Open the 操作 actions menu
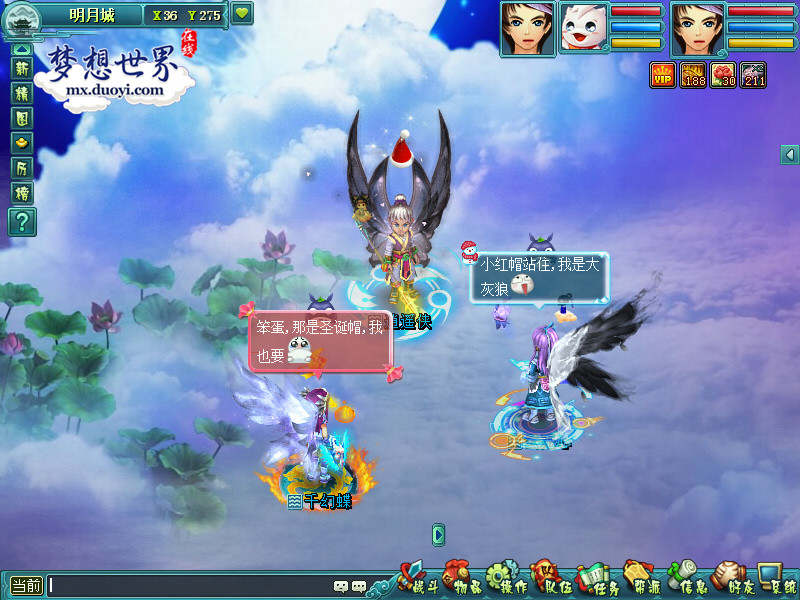This screenshot has height=600, width=800. (505, 579)
